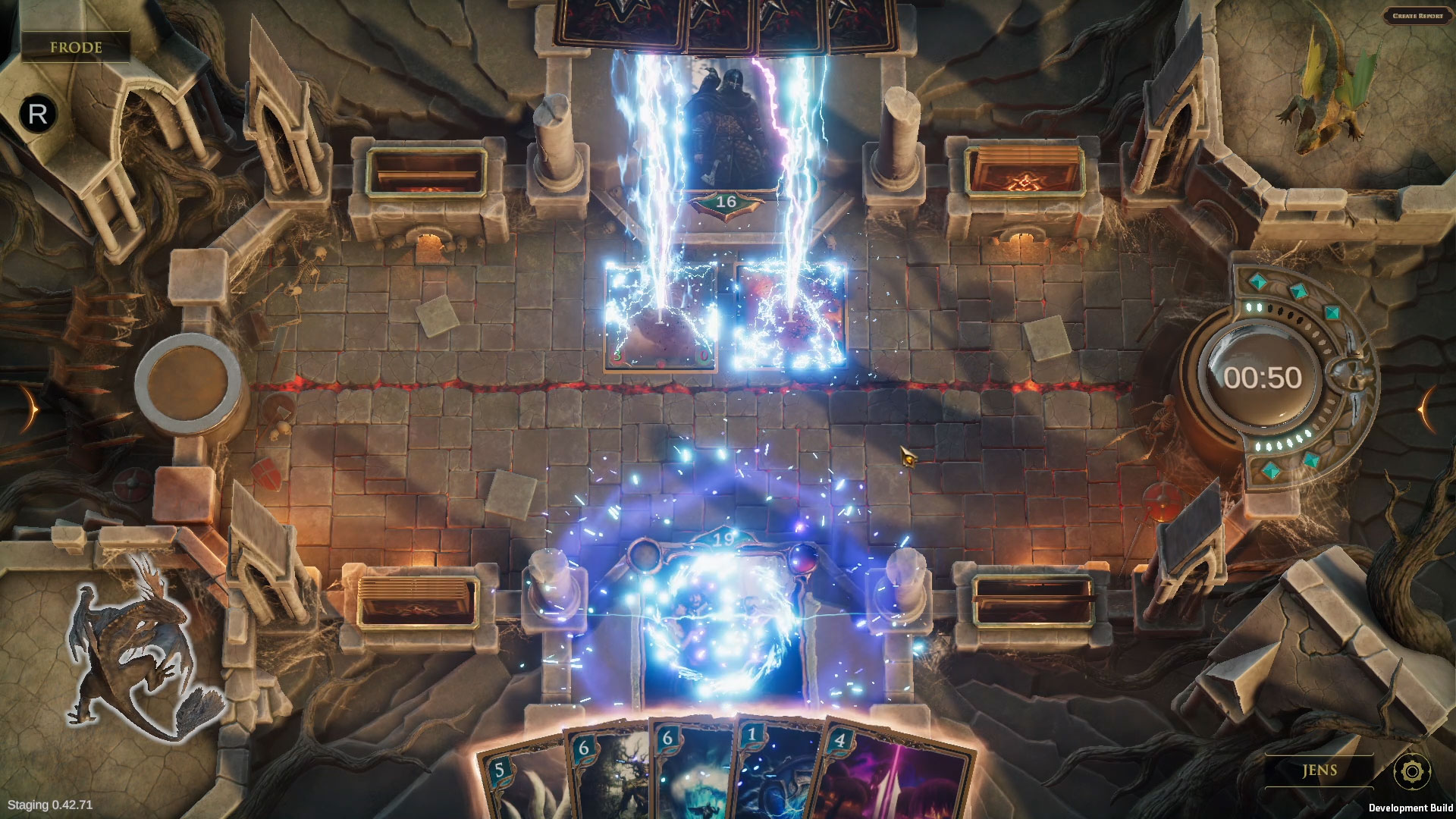Image resolution: width=1456 pixels, height=819 pixels.
Task: Click the glowing chest on the upper-right platform
Action: coord(1024,167)
